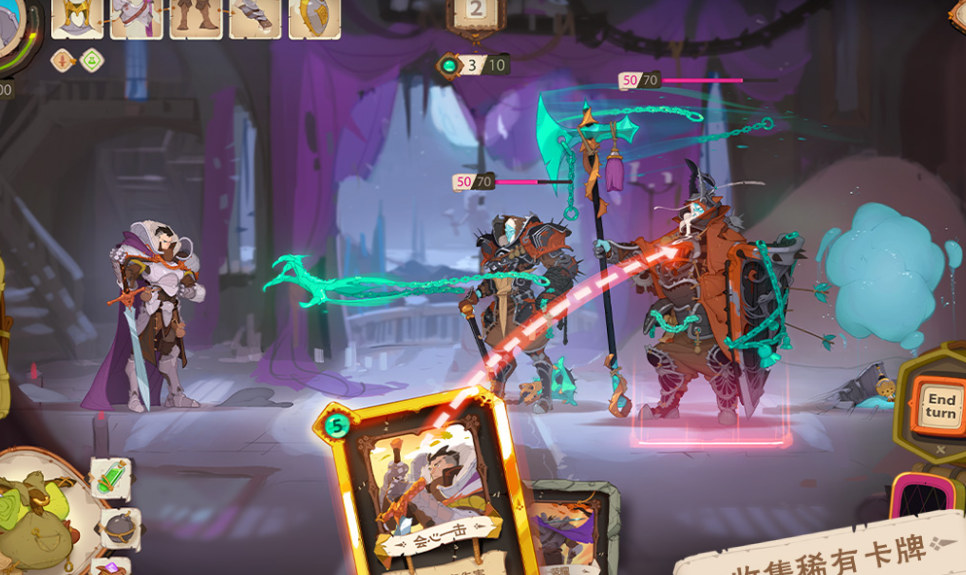This screenshot has height=575, width=966.
Task: Click the hero portrait
Action: (12, 30)
